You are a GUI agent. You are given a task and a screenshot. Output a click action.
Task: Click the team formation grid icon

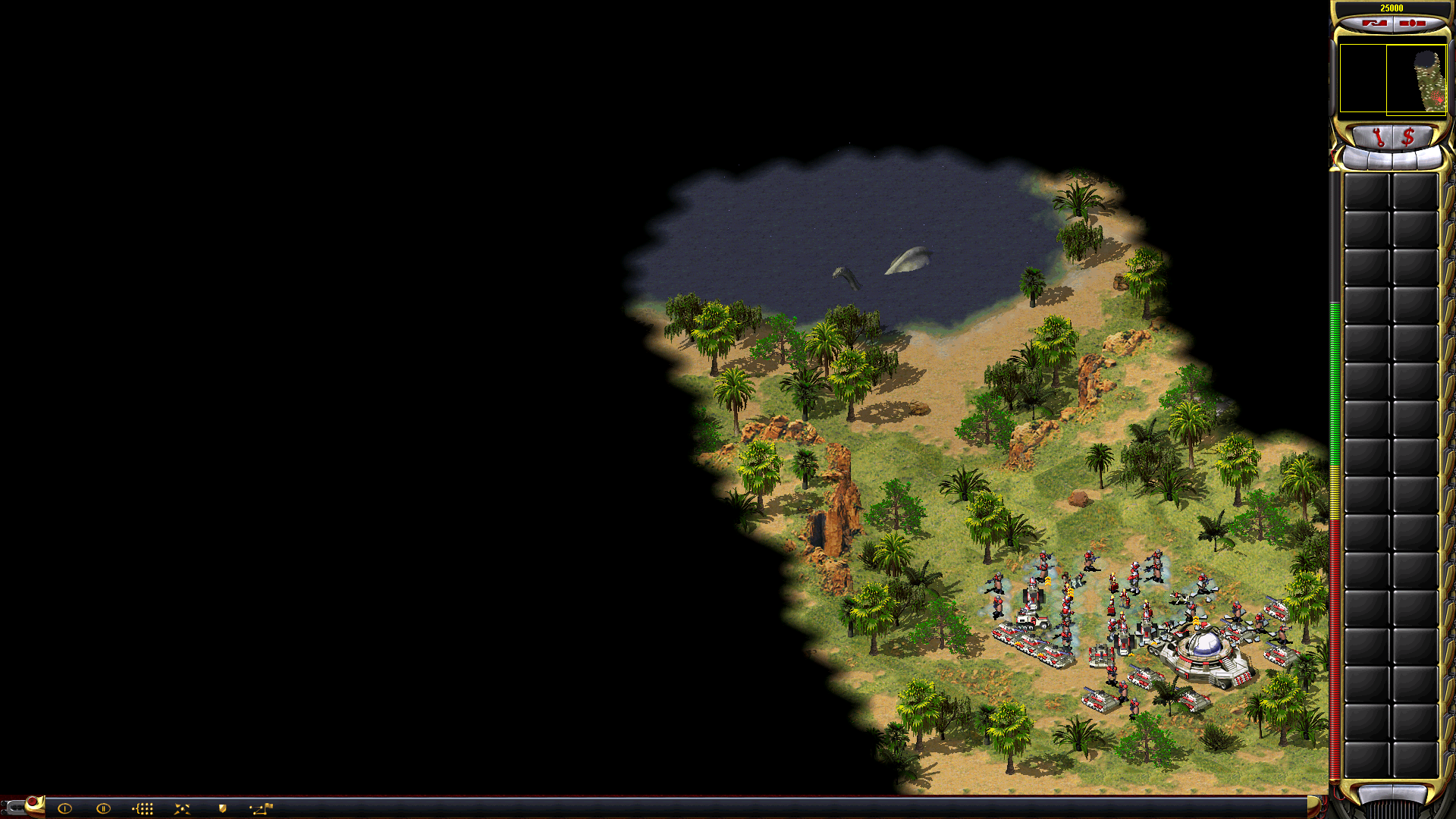pos(143,807)
